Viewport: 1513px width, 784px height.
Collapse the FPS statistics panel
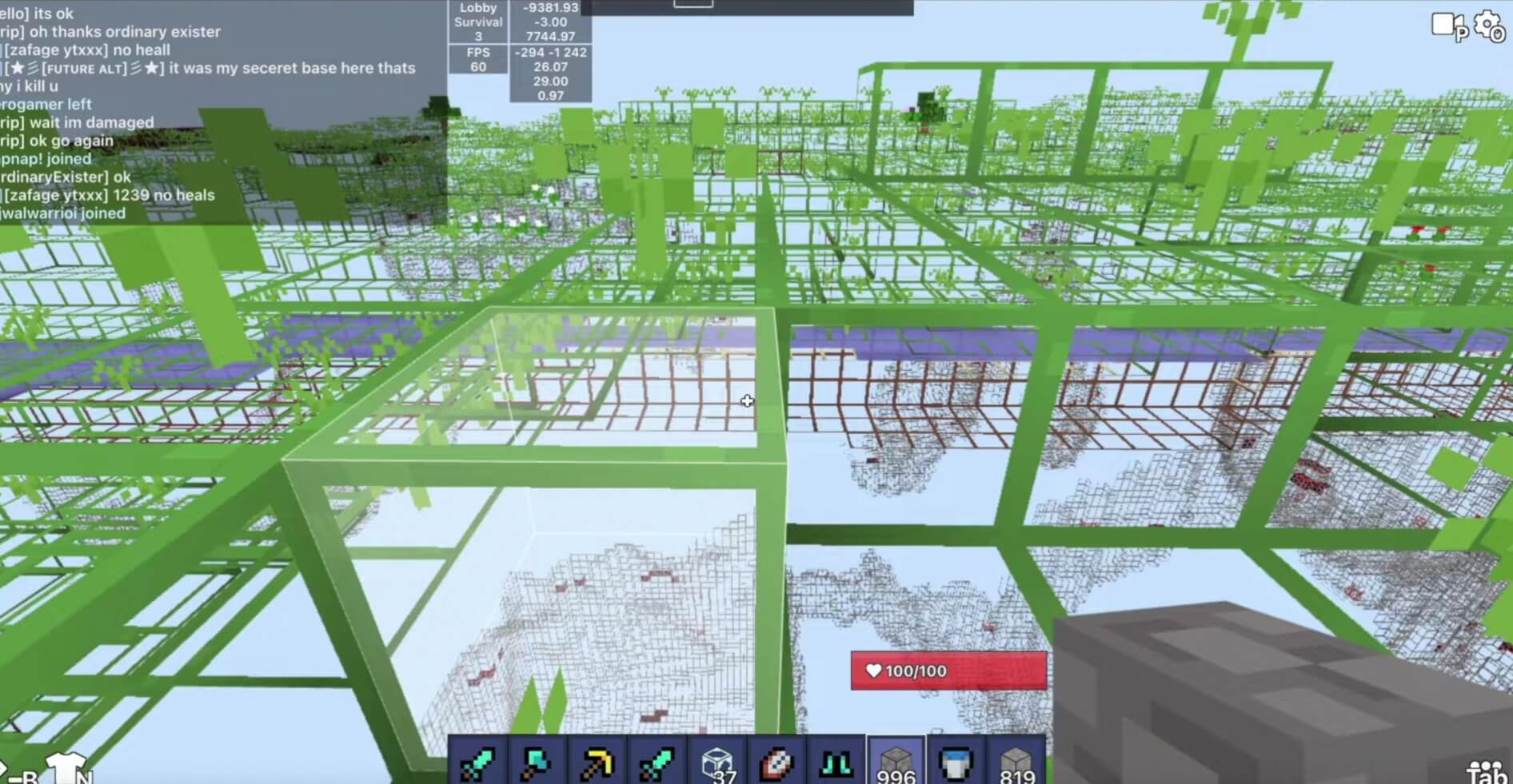[477, 60]
